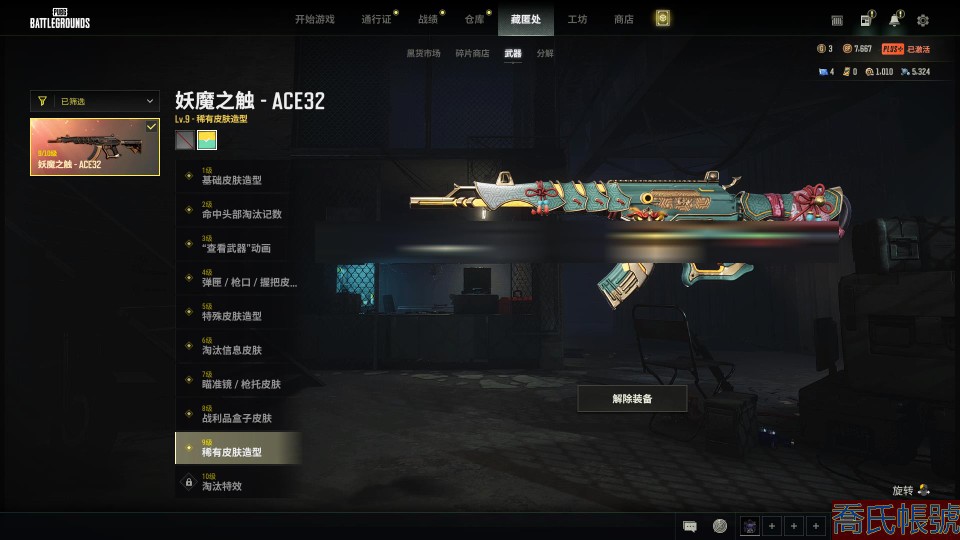
Task: Select the 战利品盒子皮肤 level 8 row
Action: tap(238, 414)
